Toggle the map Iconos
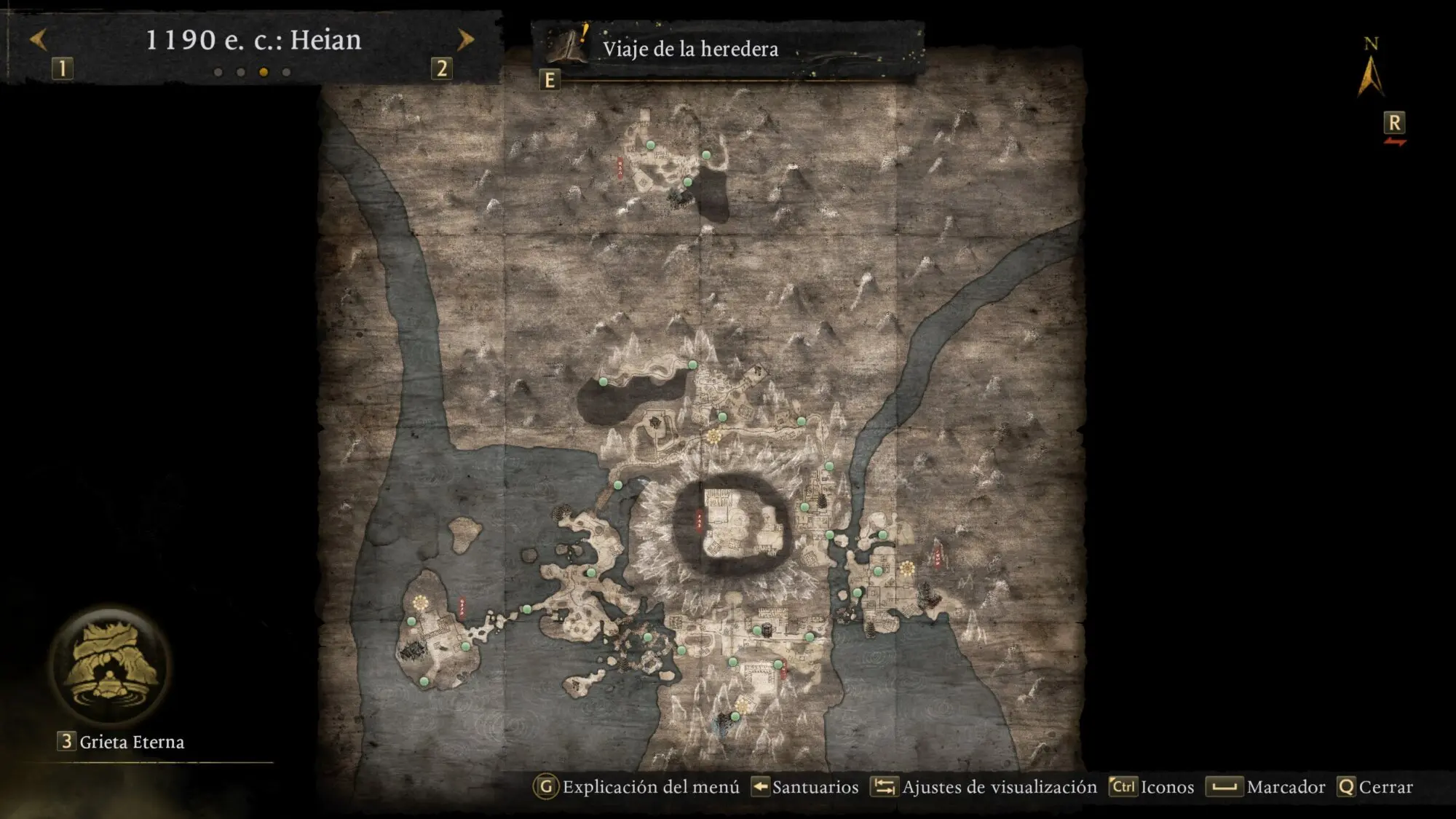The image size is (1456, 819). click(1166, 787)
